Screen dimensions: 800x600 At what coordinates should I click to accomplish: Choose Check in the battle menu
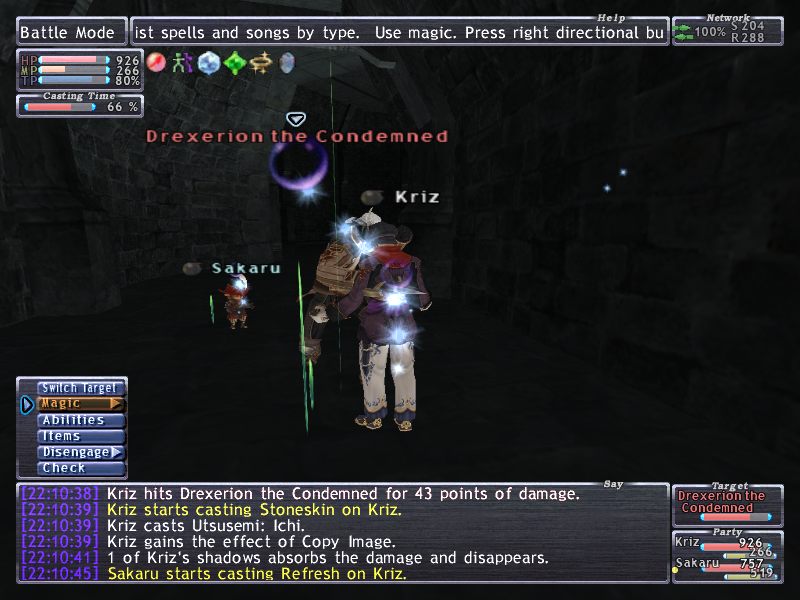(x=79, y=468)
